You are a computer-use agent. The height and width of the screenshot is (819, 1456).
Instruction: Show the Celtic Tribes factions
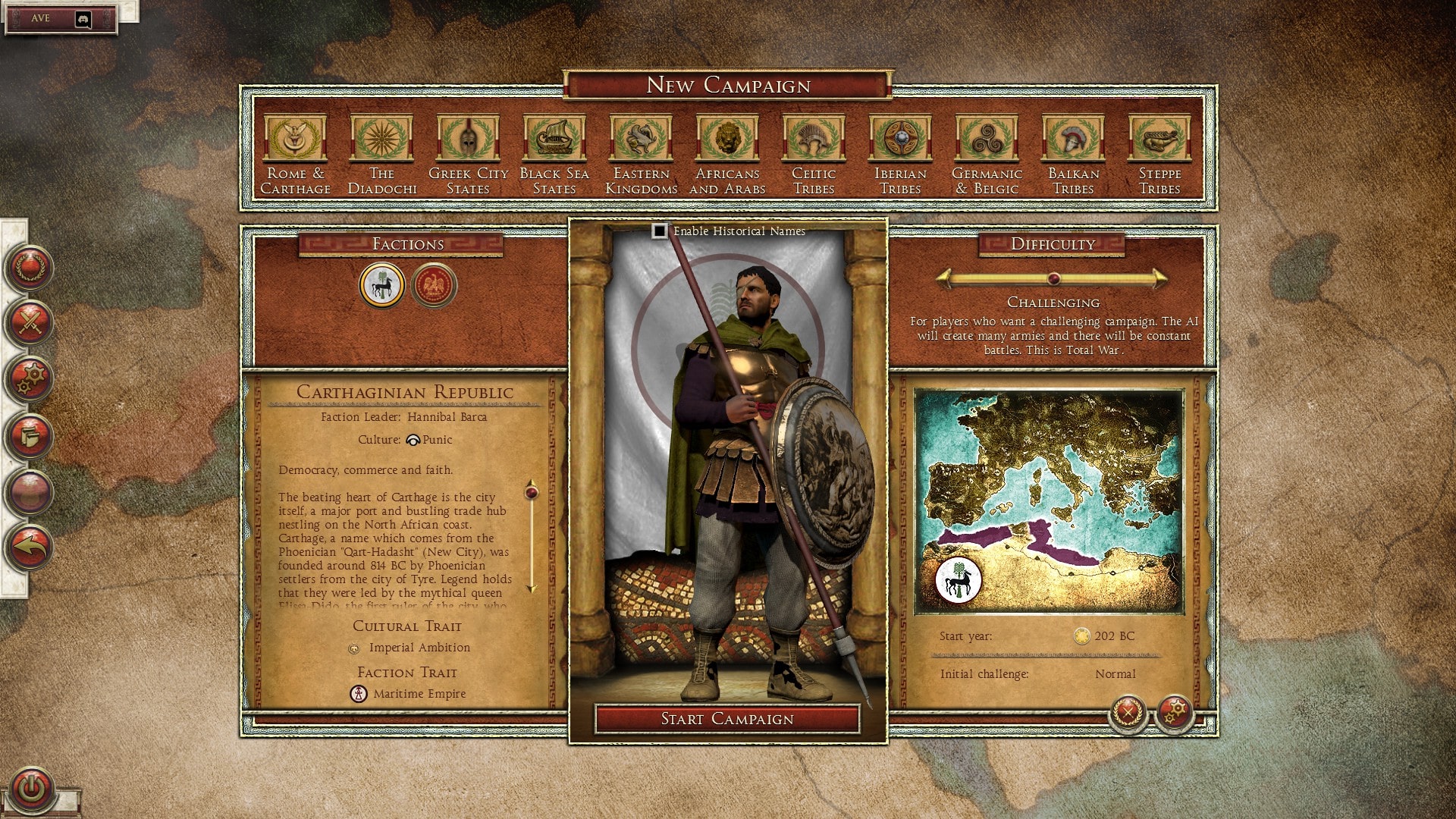click(x=814, y=139)
